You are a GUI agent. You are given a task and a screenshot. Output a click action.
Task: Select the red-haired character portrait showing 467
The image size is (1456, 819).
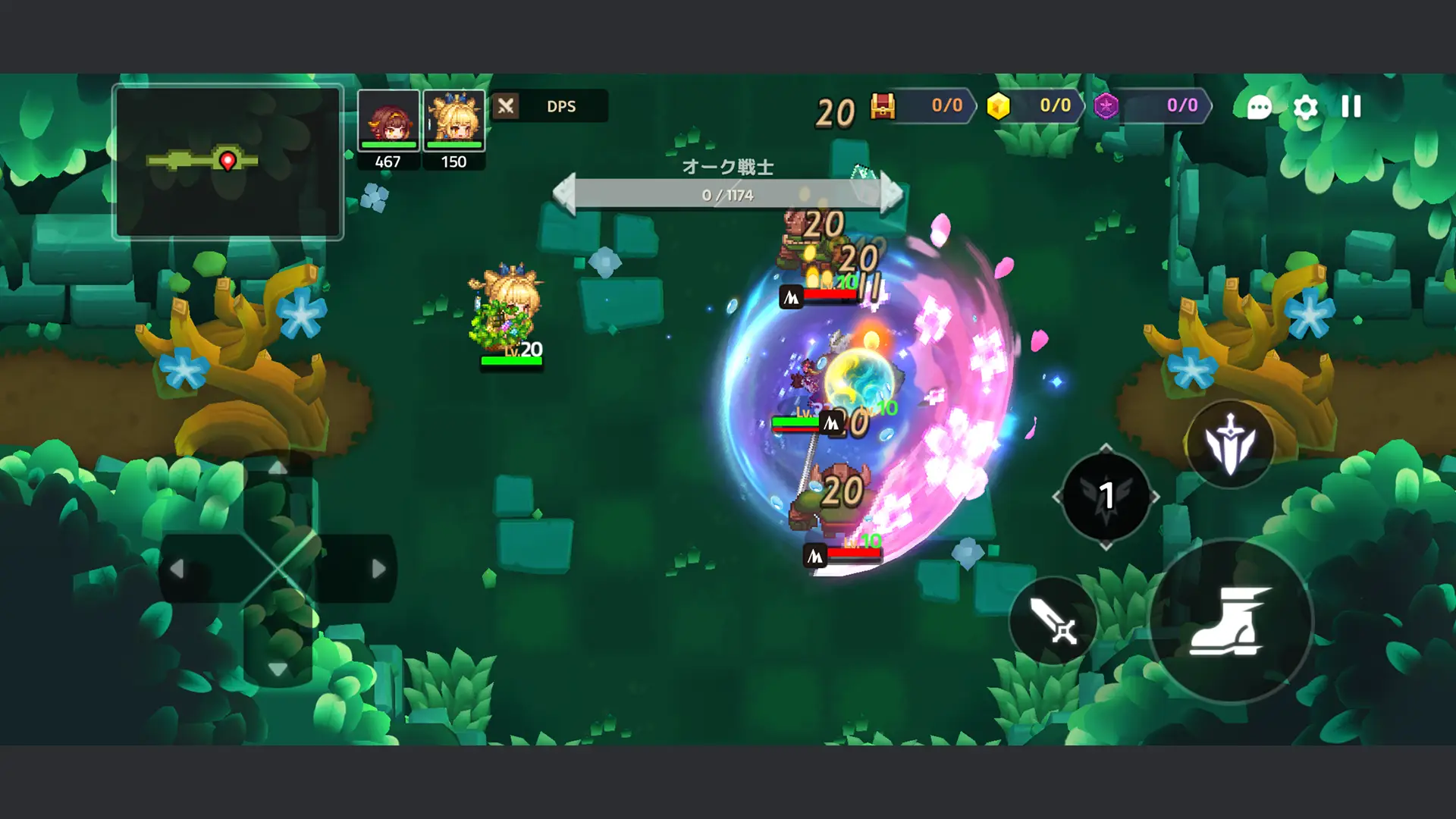(389, 121)
